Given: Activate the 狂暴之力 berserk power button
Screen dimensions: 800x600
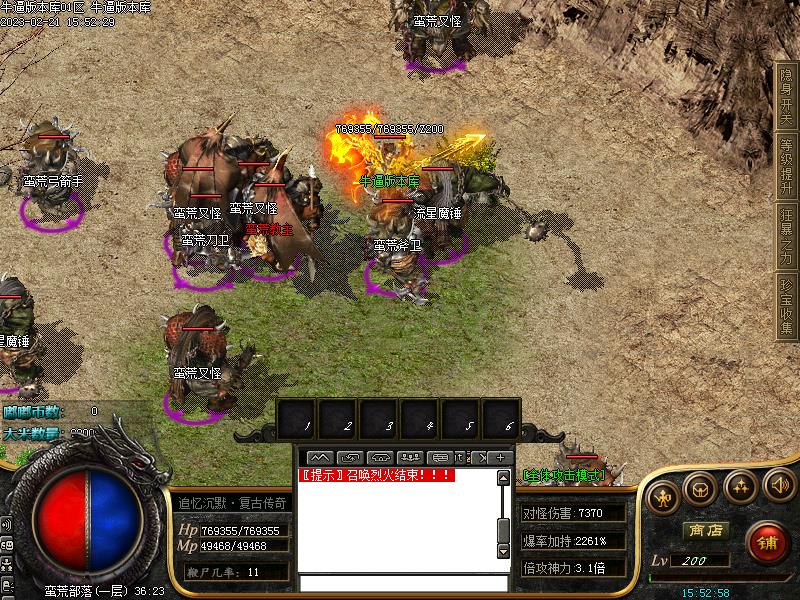Looking at the screenshot, I should pyautogui.click(x=787, y=236).
